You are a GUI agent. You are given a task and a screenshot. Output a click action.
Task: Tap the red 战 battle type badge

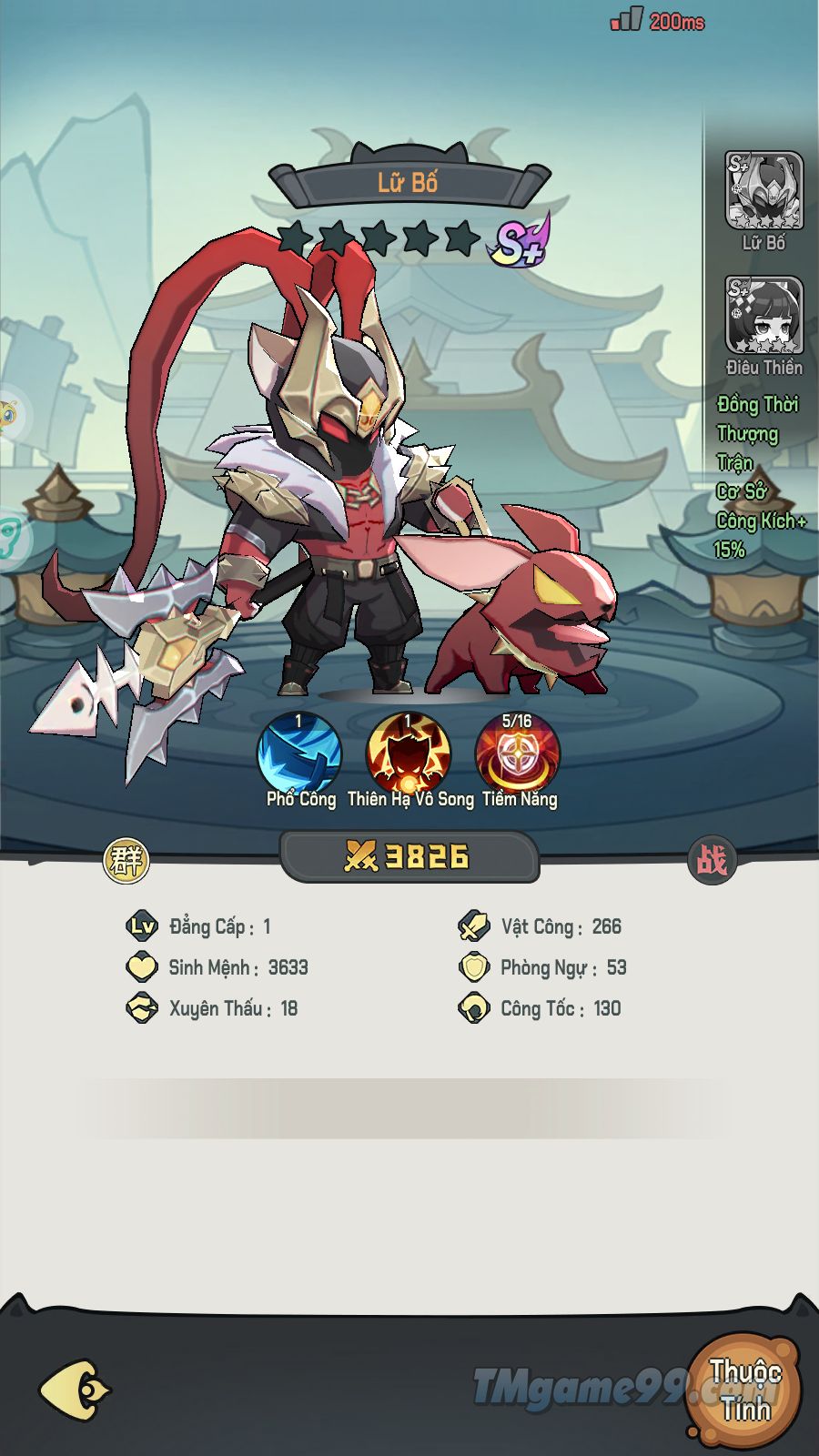712,859
